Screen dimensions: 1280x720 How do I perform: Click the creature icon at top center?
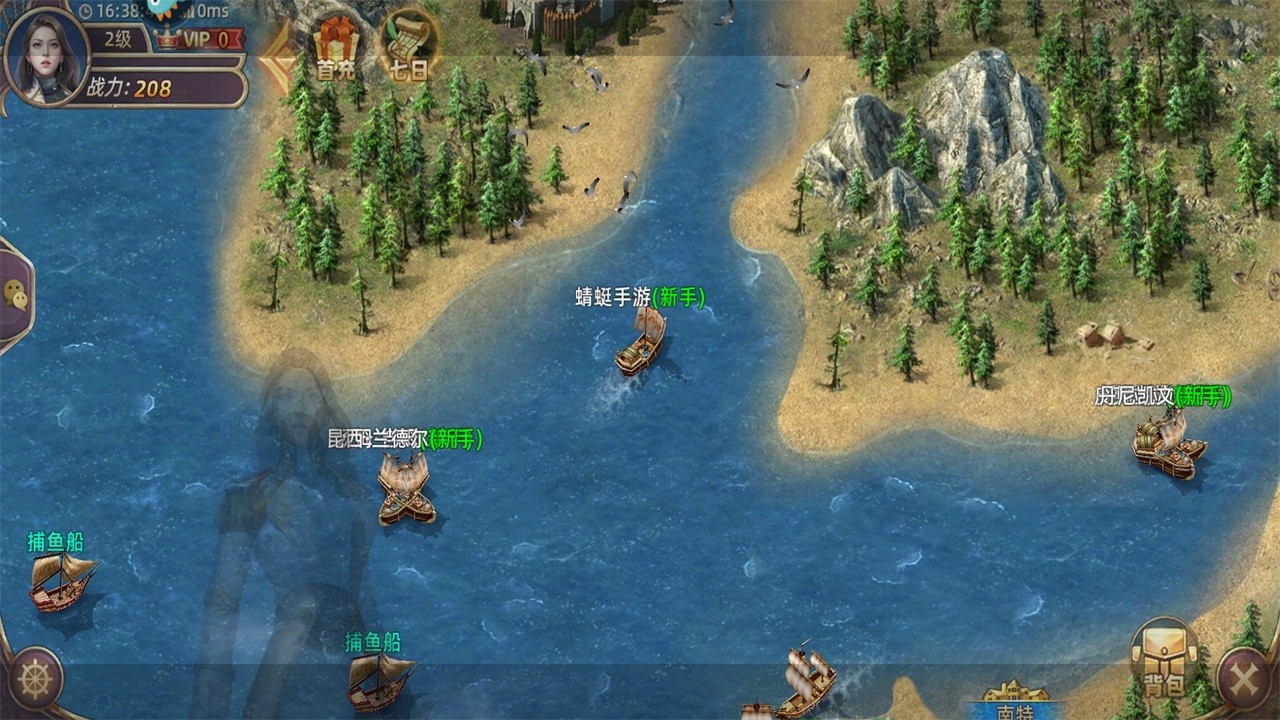pos(158,8)
